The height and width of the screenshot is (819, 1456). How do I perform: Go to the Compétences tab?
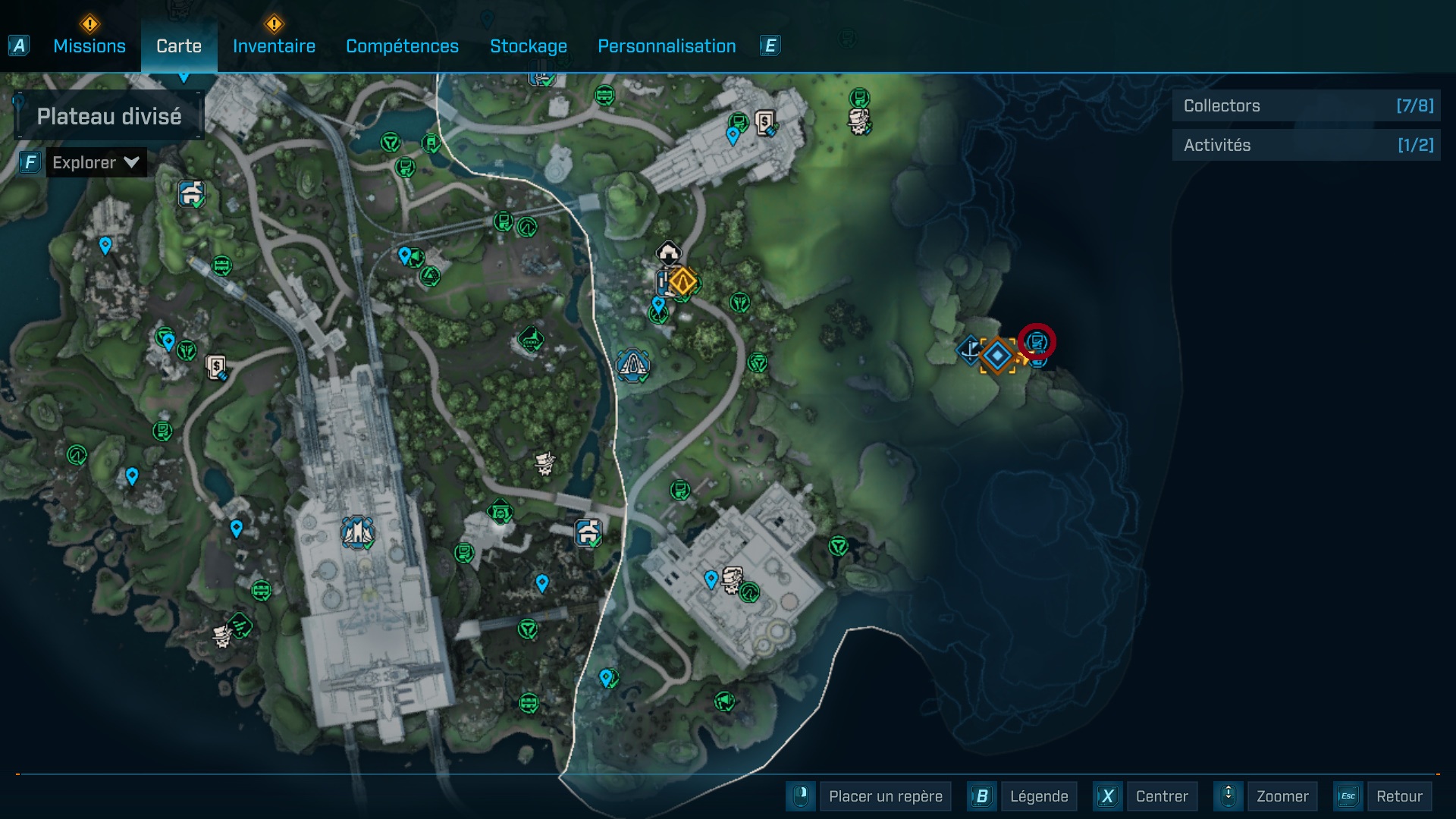[402, 46]
